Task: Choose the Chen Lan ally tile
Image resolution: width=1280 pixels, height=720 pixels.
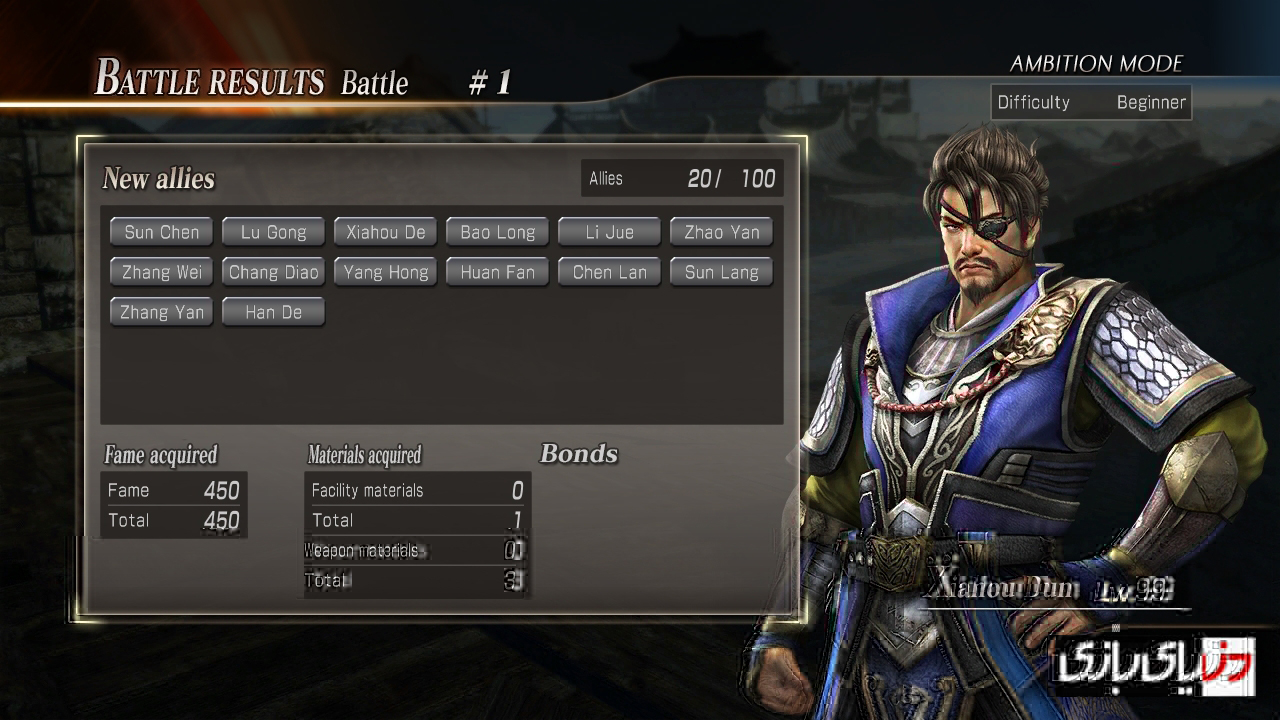Action: tap(609, 272)
